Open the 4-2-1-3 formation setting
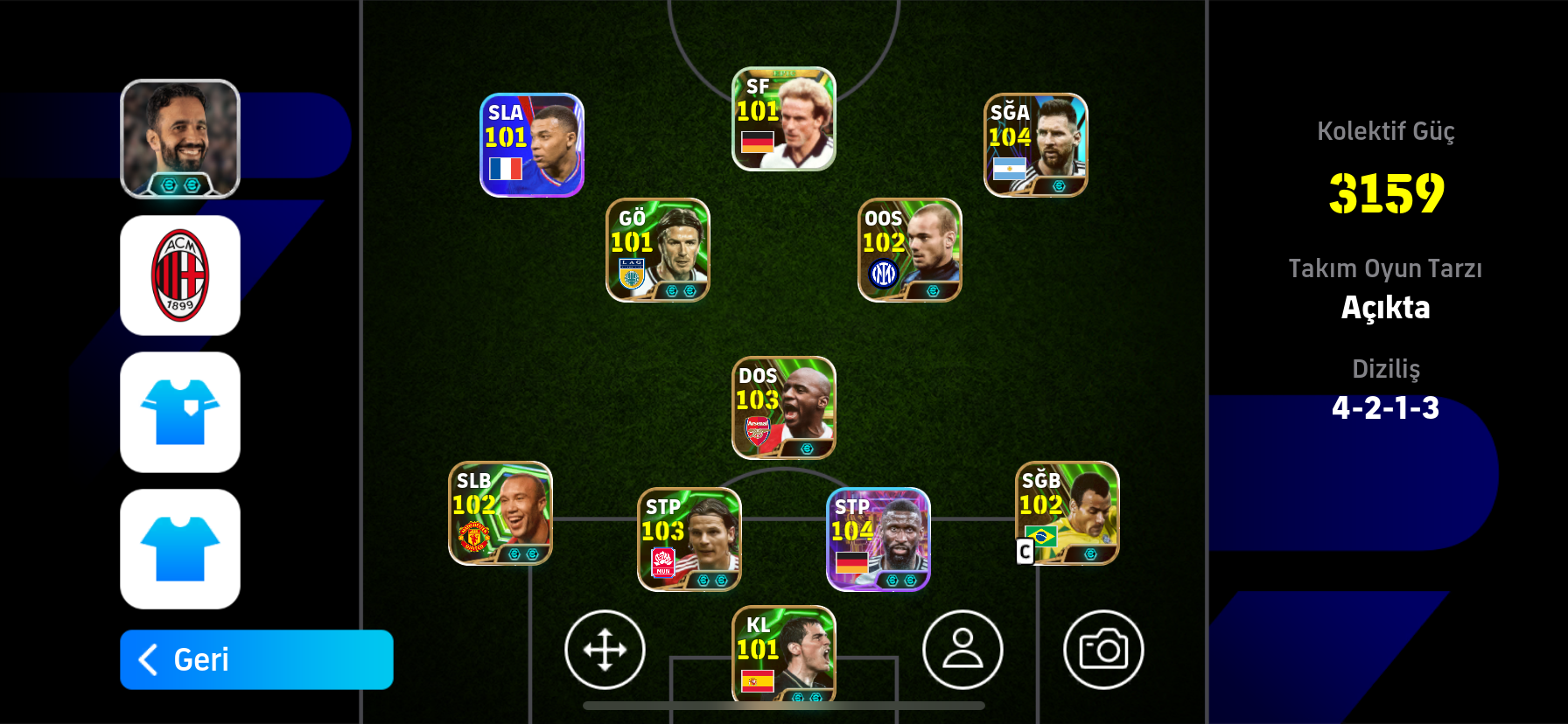 pyautogui.click(x=1386, y=407)
